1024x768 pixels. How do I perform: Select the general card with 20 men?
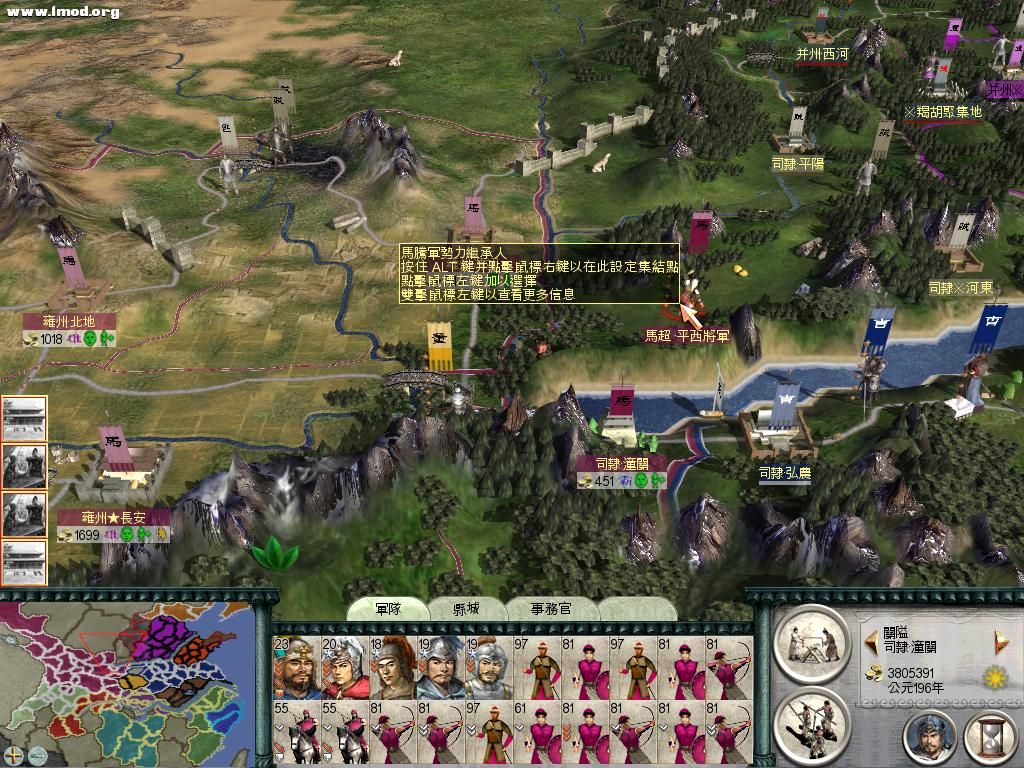coord(343,667)
